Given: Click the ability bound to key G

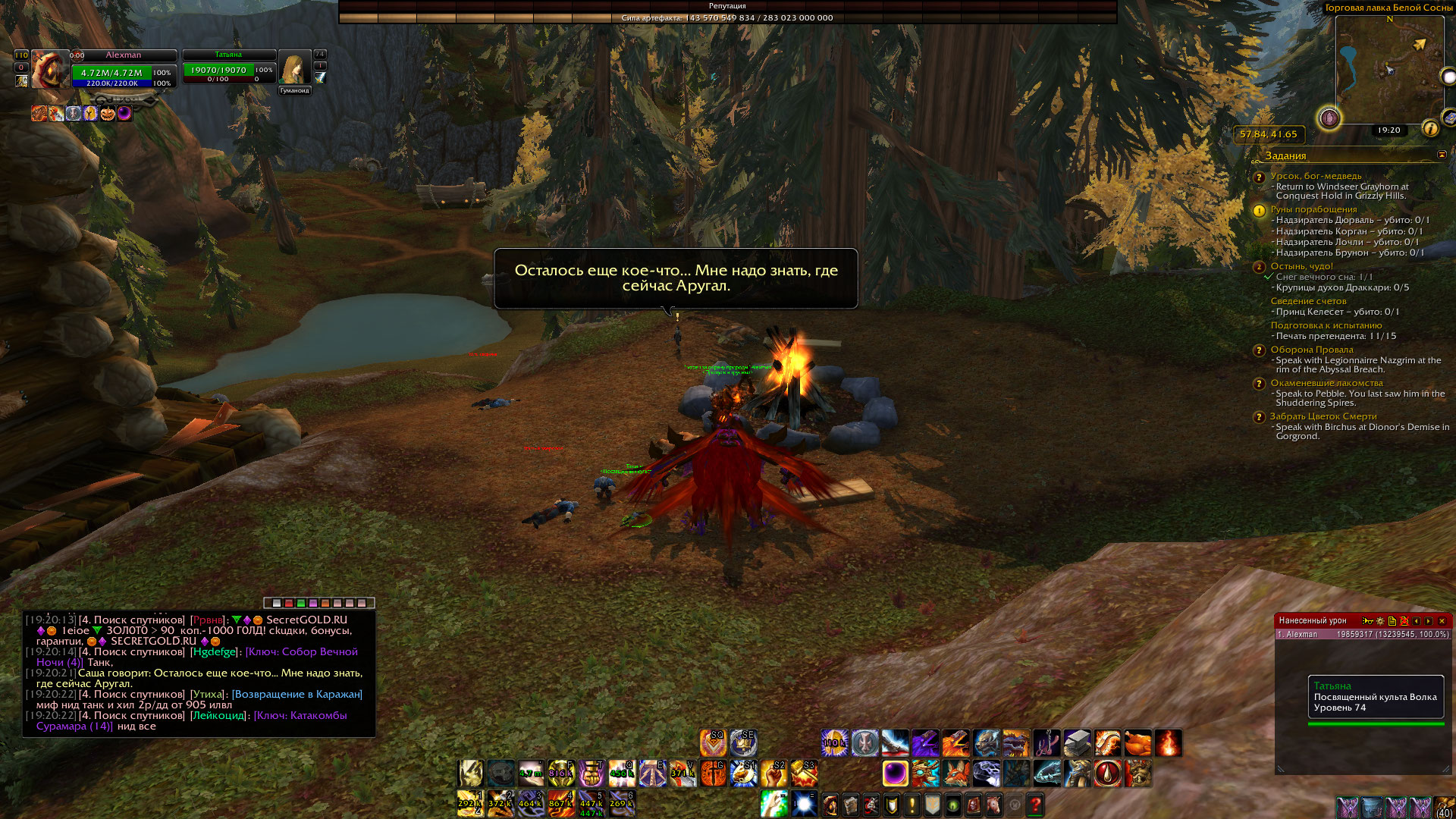Looking at the screenshot, I should click(x=713, y=773).
